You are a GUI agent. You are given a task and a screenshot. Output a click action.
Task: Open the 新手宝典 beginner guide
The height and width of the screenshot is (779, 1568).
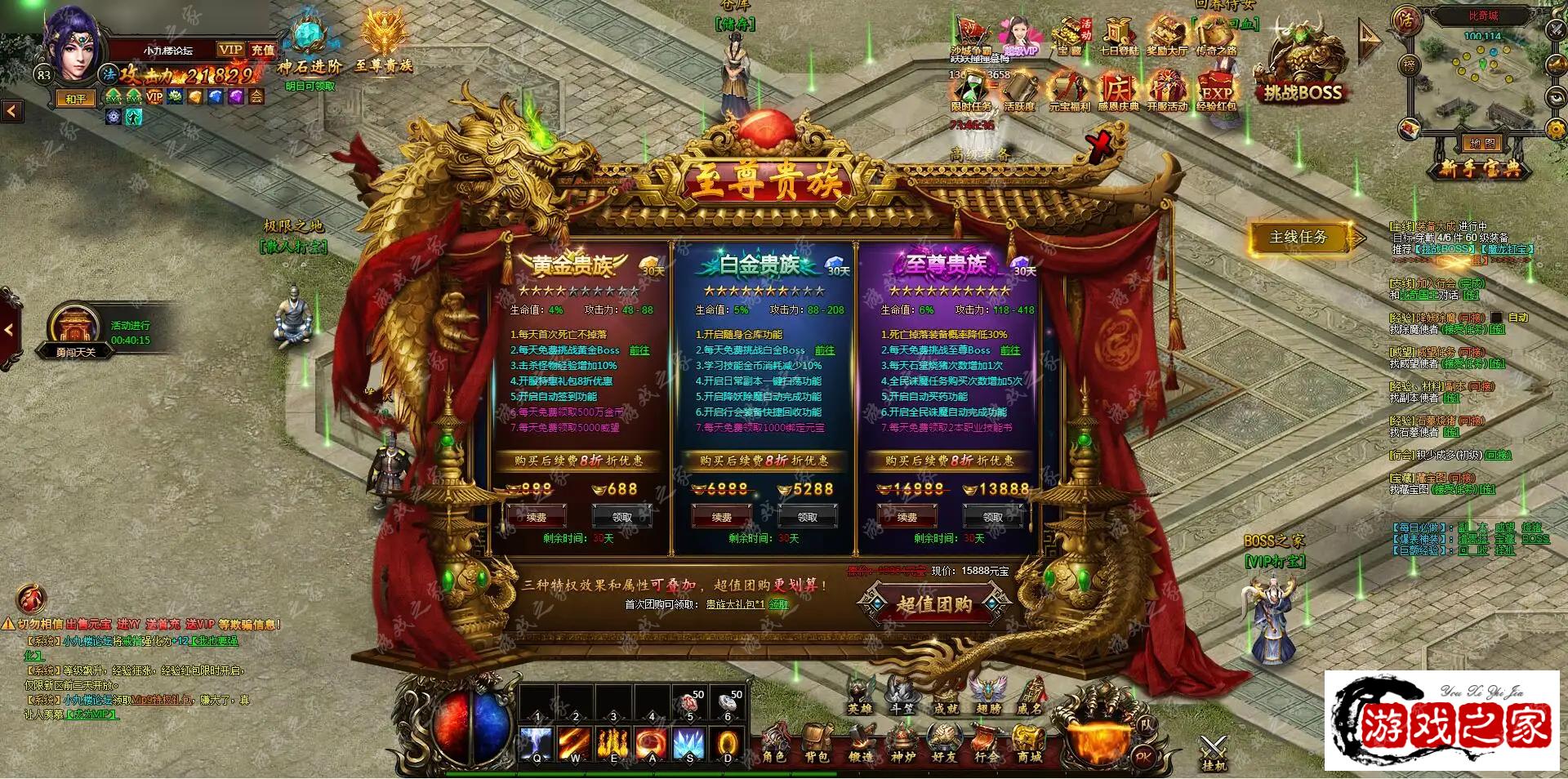(x=1480, y=168)
